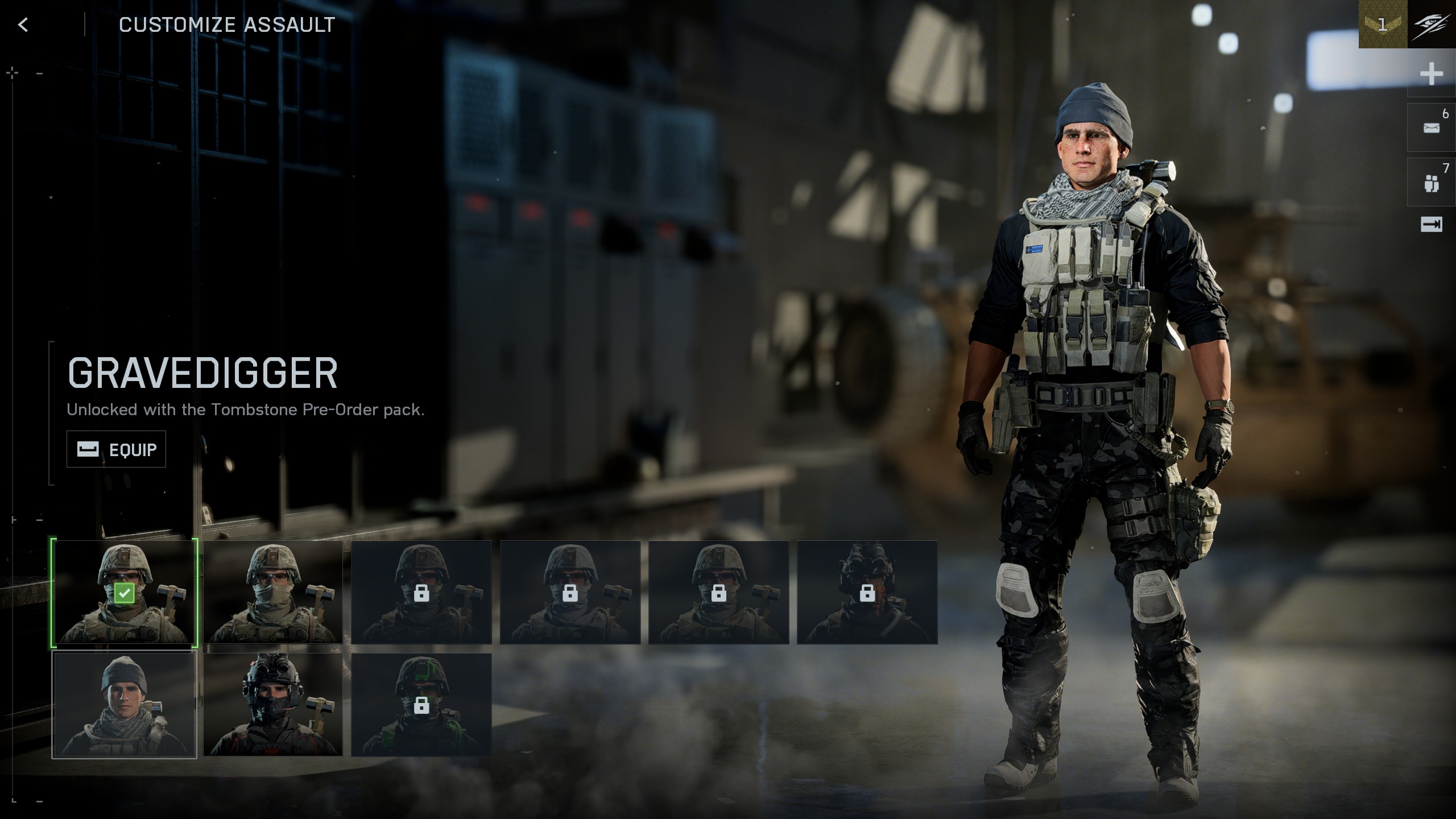Pick the unlocked night-vision helmet skin
The image size is (1456, 819).
273,705
